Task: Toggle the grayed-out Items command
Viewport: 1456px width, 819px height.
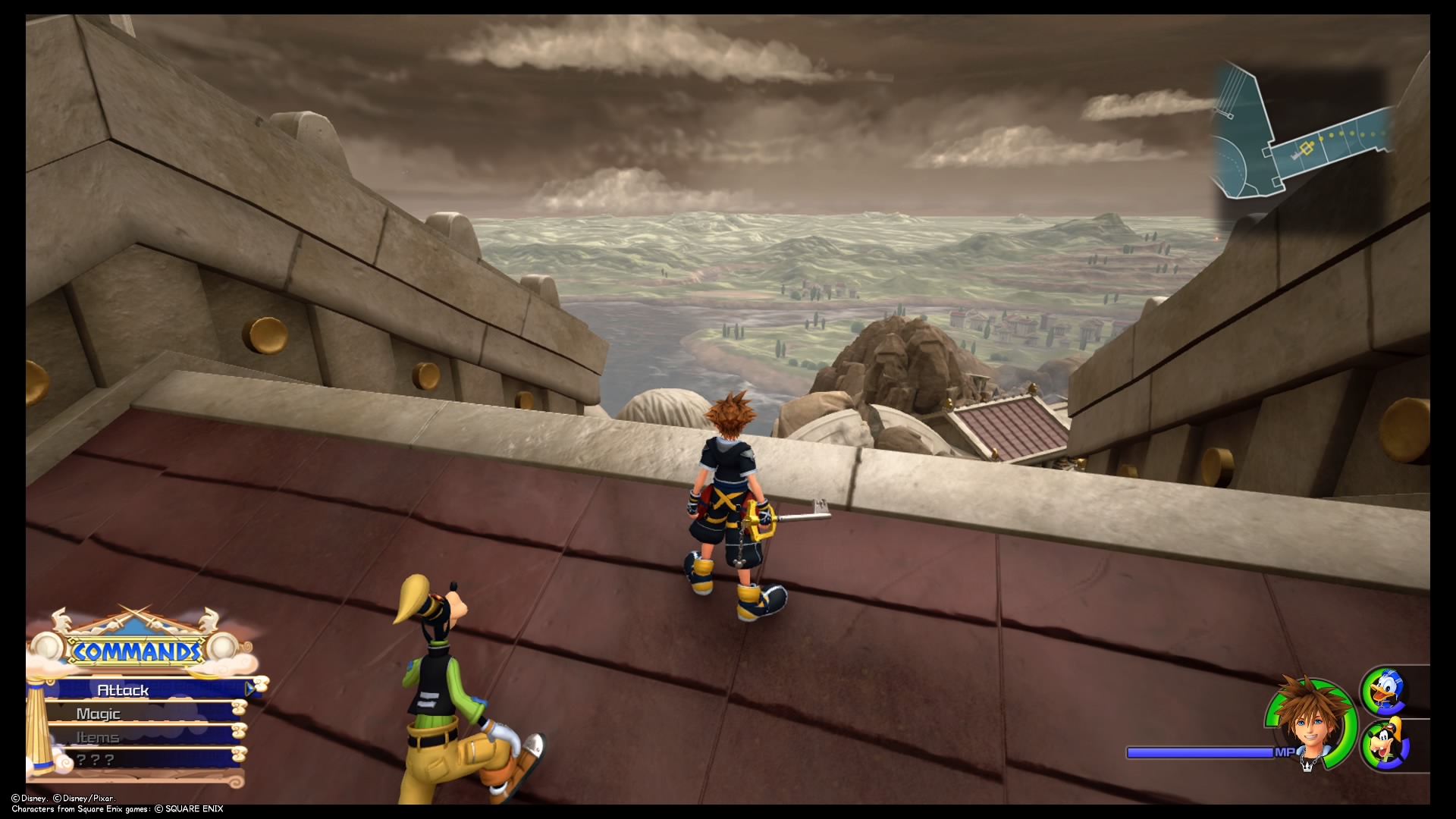Action: 97,736
